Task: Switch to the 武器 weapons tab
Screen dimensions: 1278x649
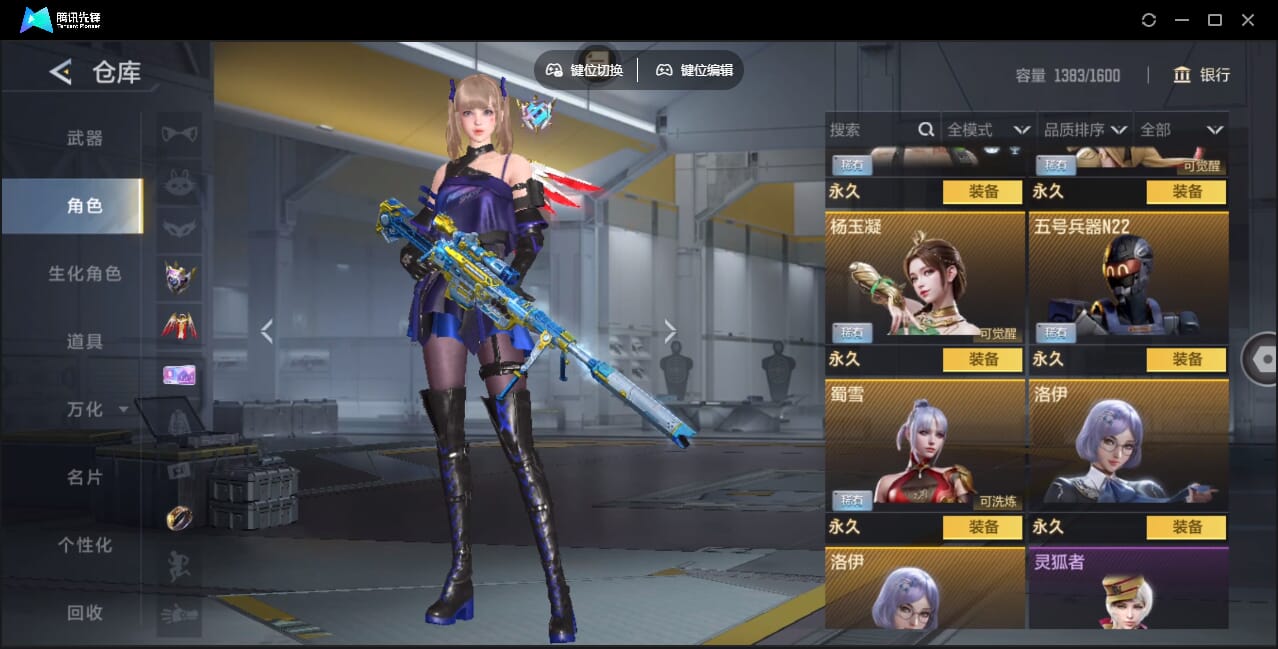Action: click(85, 138)
